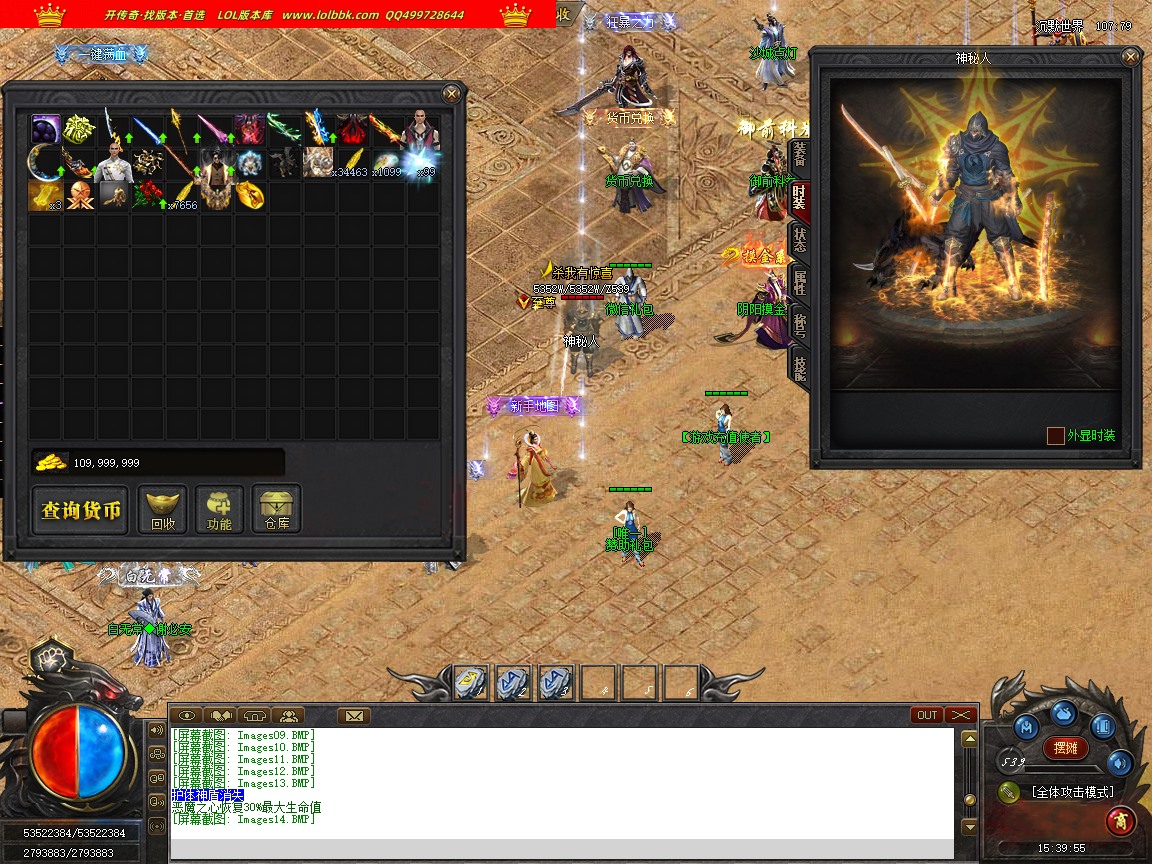
Task: Click the 摆摊 stall button
Action: click(1066, 747)
